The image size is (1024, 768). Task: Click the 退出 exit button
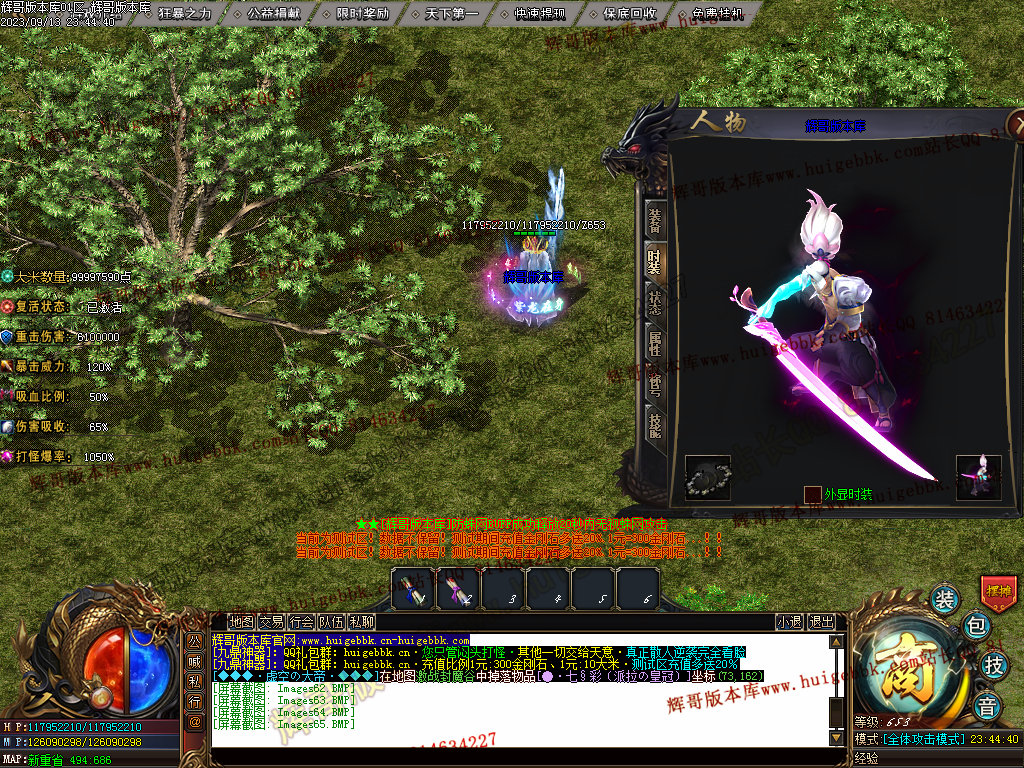(x=821, y=622)
